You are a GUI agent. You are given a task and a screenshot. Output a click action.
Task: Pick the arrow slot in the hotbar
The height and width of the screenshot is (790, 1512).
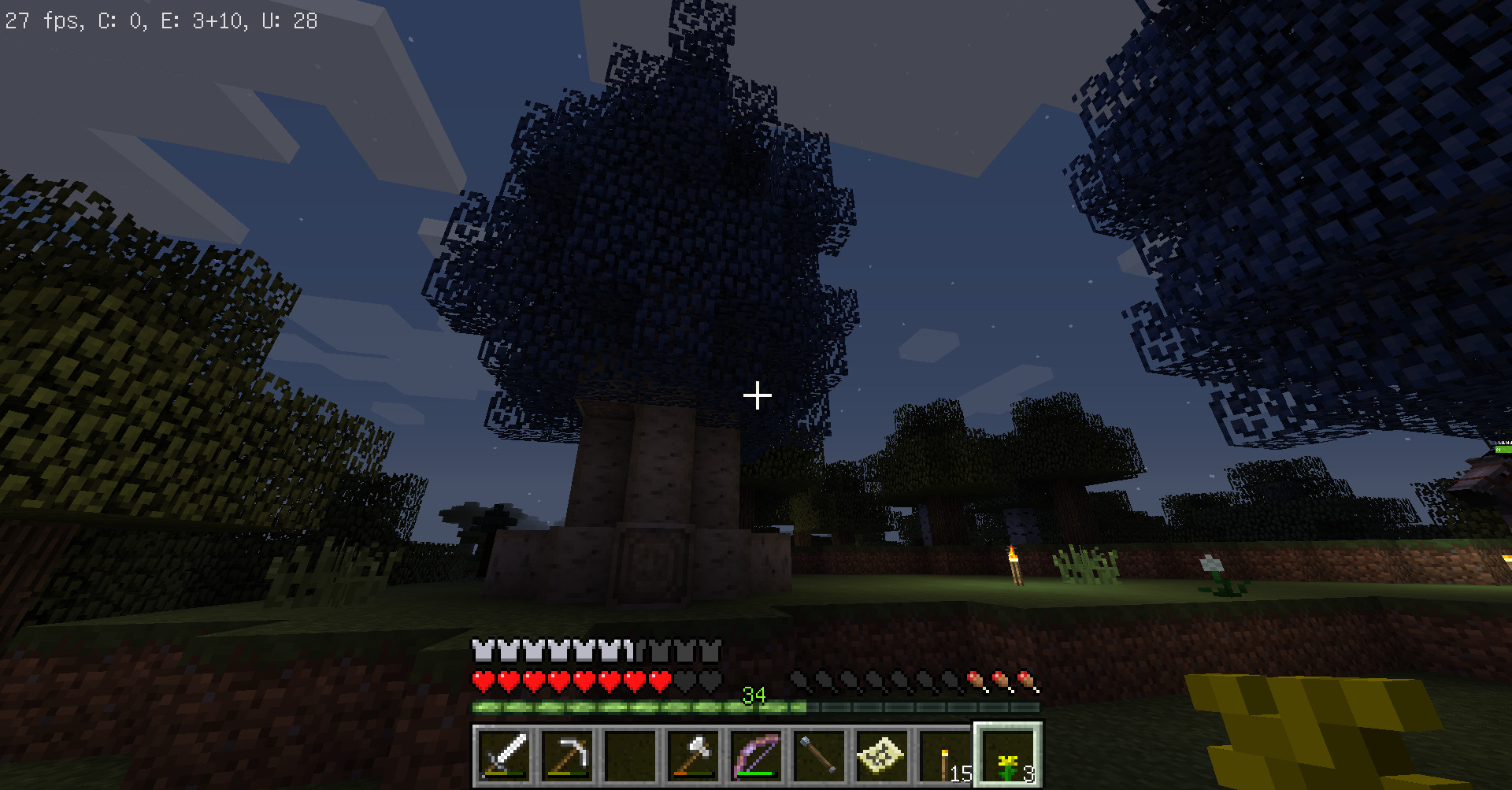pos(820,755)
